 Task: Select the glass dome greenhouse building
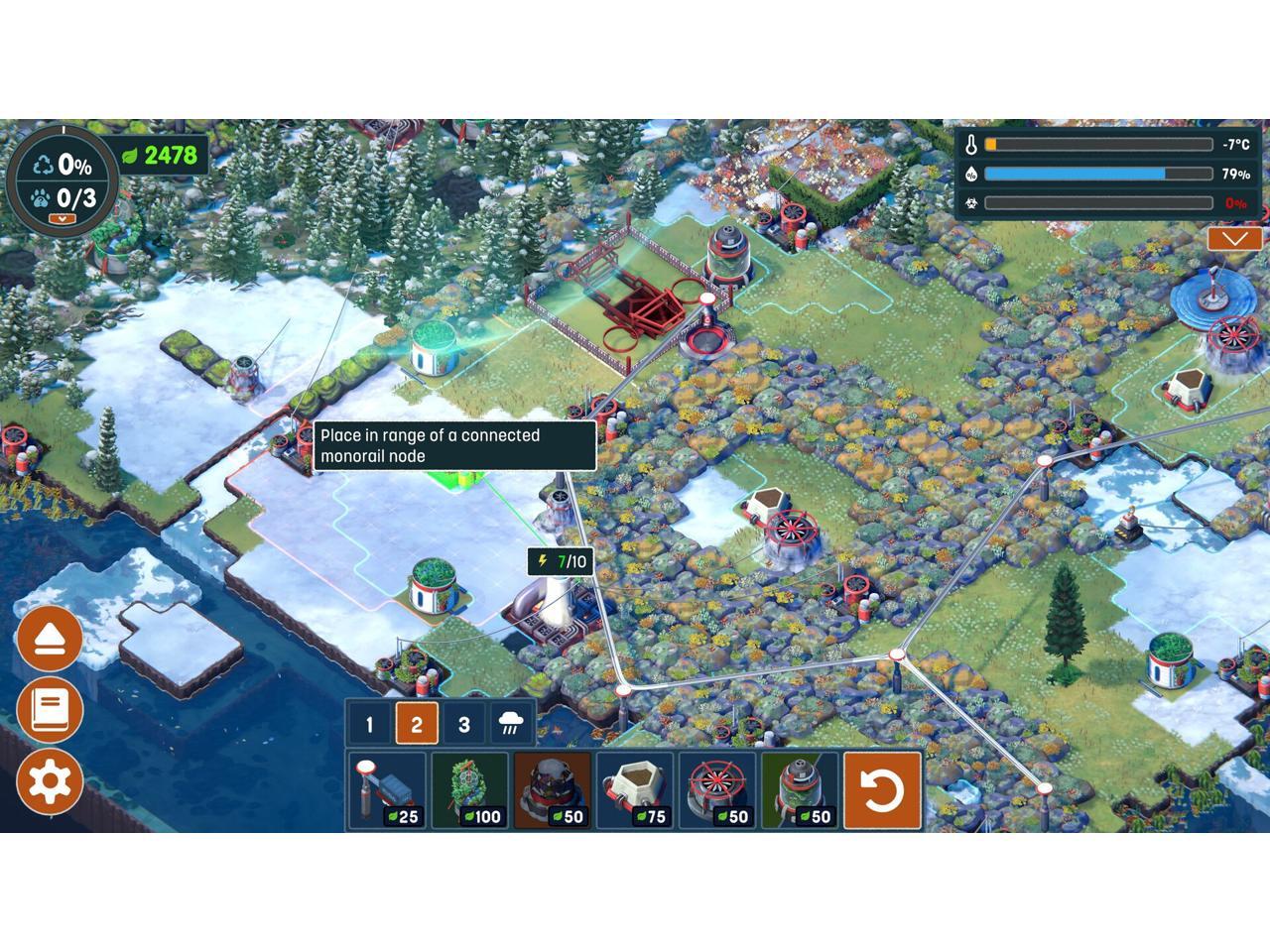tap(800, 790)
